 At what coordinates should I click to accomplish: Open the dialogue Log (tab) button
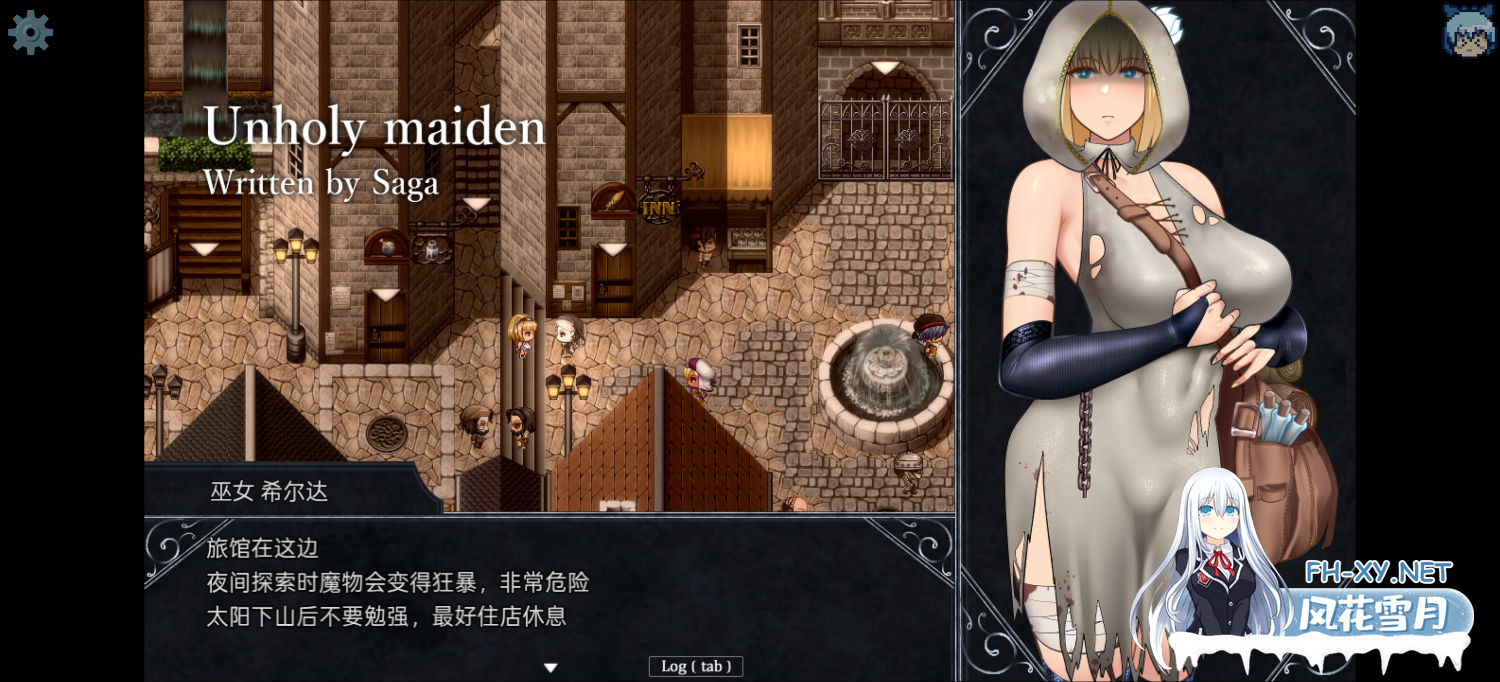click(695, 666)
